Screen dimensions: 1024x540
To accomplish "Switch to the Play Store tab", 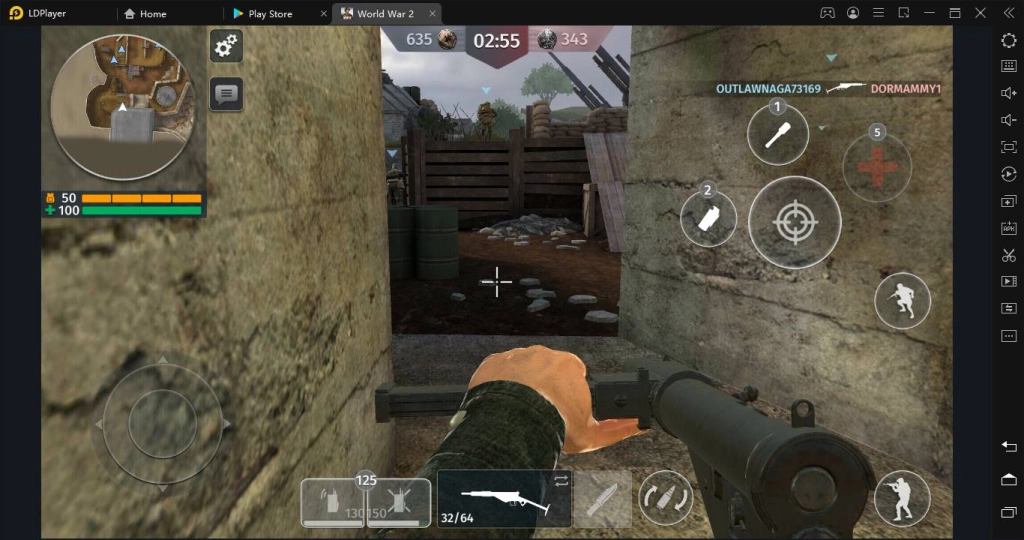I will 271,14.
